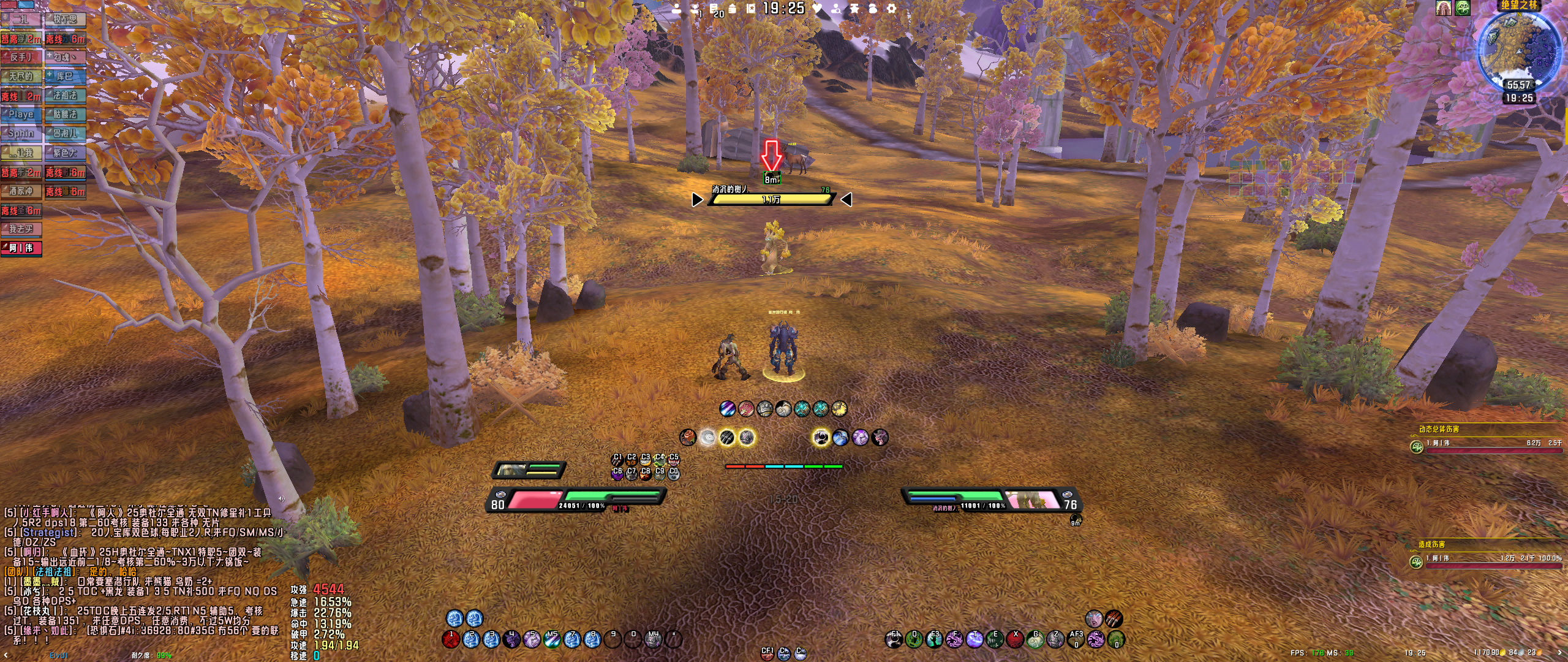Select raid member 酒家冲
The width and height of the screenshot is (1568, 662).
click(21, 191)
